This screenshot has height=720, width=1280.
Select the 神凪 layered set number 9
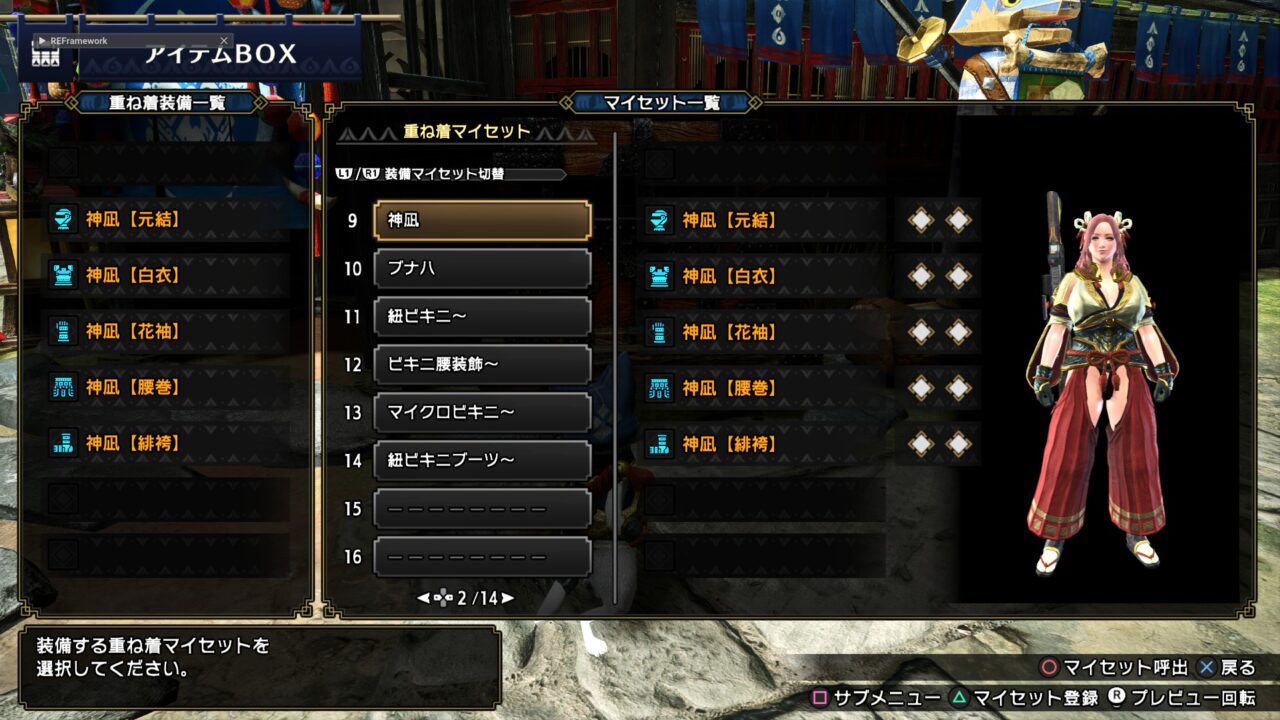click(482, 221)
